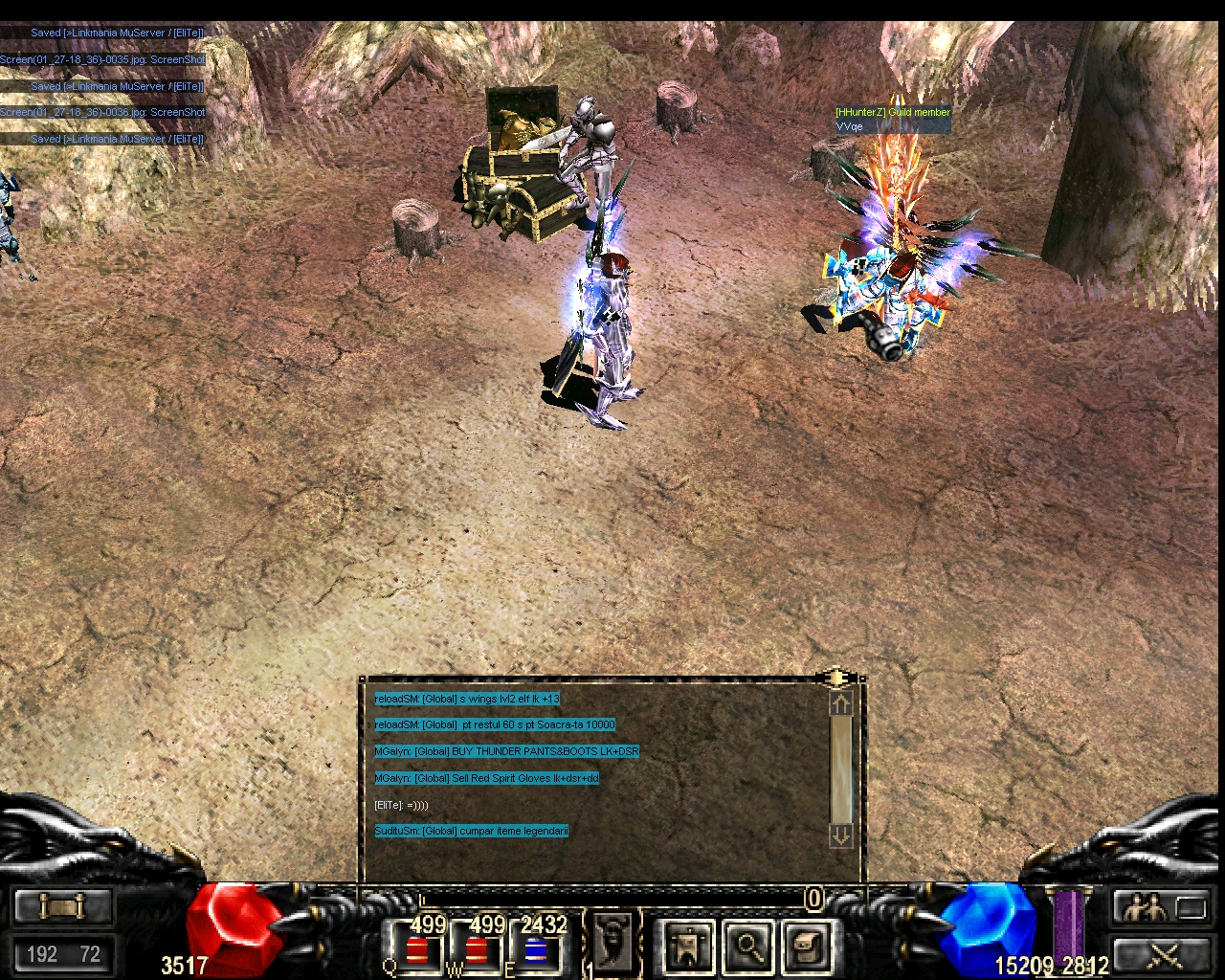Viewport: 1225px width, 980px height.
Task: Select the Q-slot red health potion
Action: click(x=416, y=949)
